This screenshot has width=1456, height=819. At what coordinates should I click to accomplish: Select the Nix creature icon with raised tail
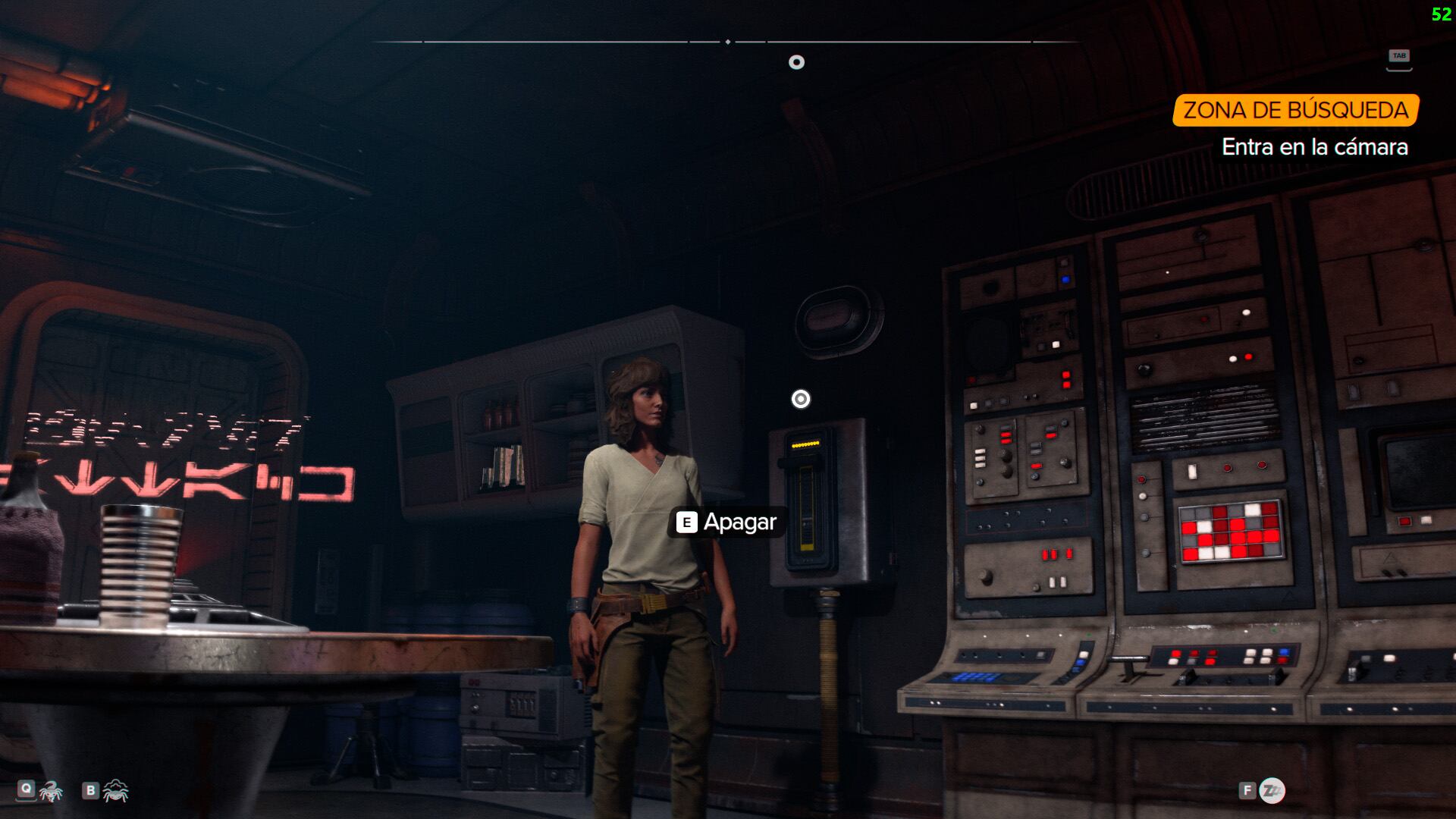[51, 791]
